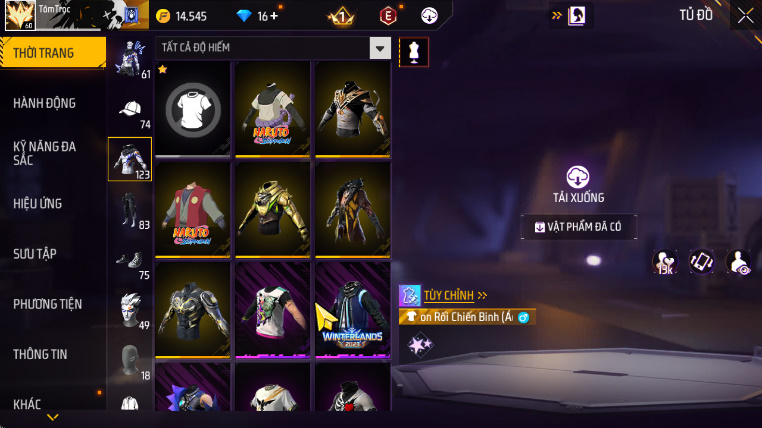Viewport: 762px width, 428px height.
Task: Select the red Naruto vest top
Action: pyautogui.click(x=193, y=207)
